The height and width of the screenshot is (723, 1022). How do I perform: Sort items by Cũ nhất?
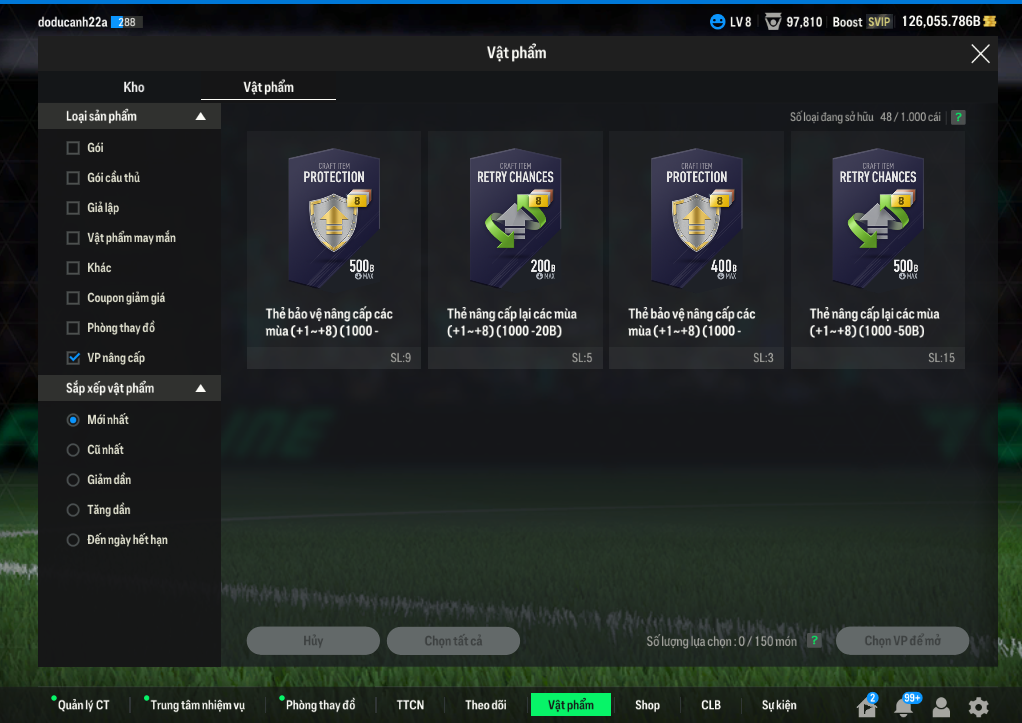[x=73, y=450]
